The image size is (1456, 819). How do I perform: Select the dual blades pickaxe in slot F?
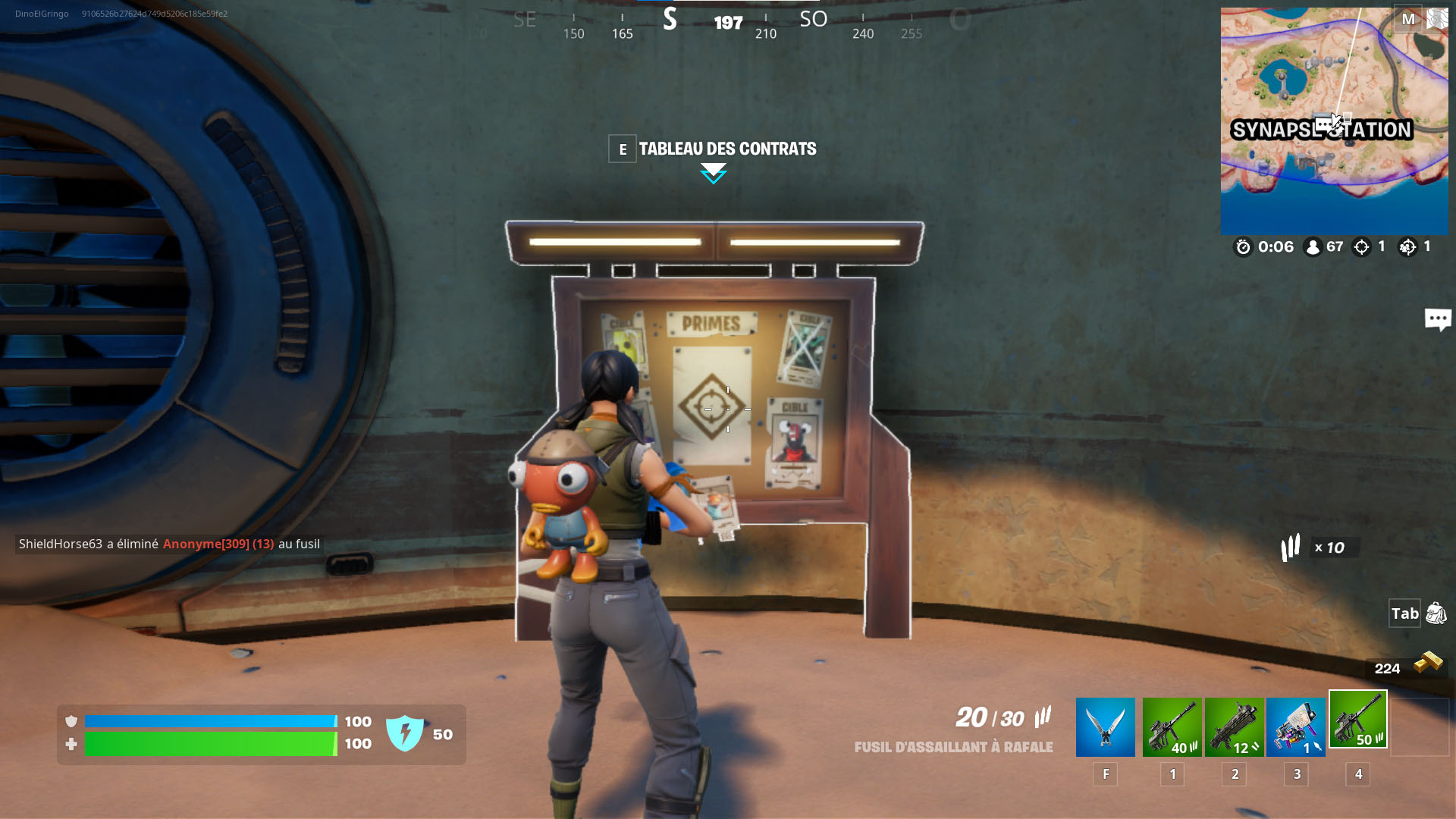click(x=1105, y=726)
